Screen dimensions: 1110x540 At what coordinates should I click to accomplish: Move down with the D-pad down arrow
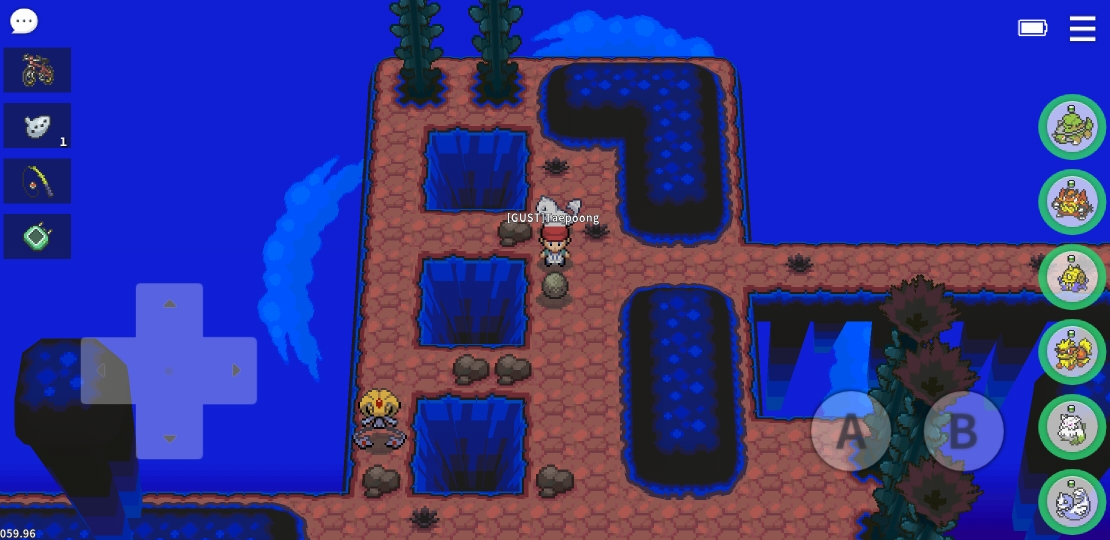point(169,438)
